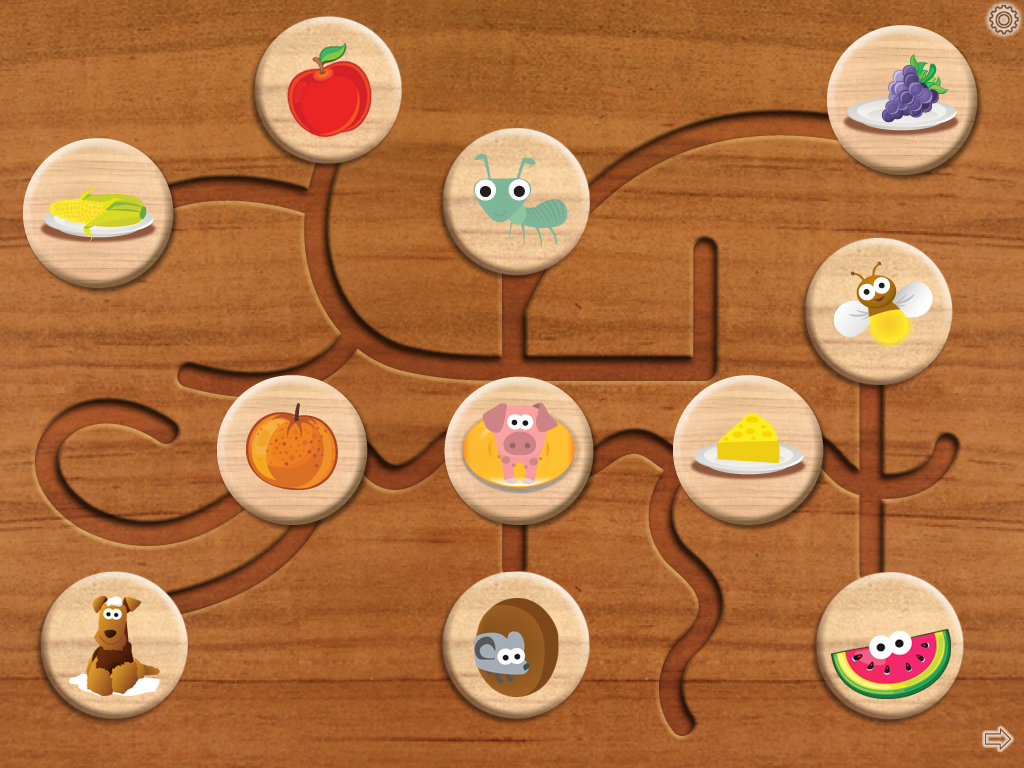Choose the green ant token

click(x=516, y=201)
